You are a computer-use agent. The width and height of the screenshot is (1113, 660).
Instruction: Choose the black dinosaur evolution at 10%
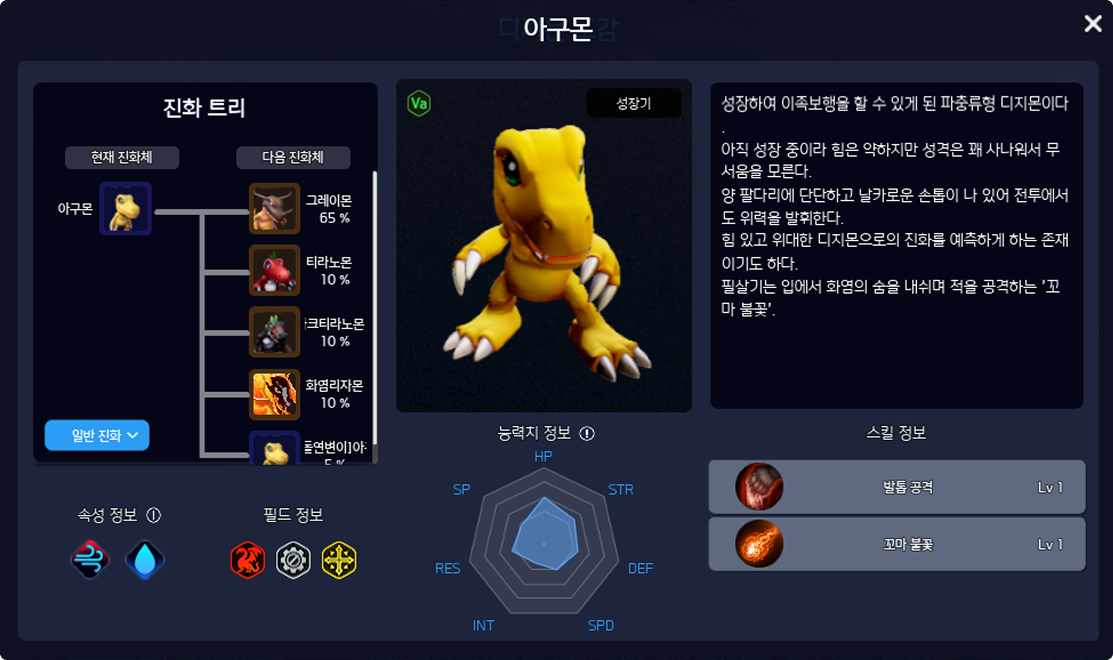click(x=274, y=332)
